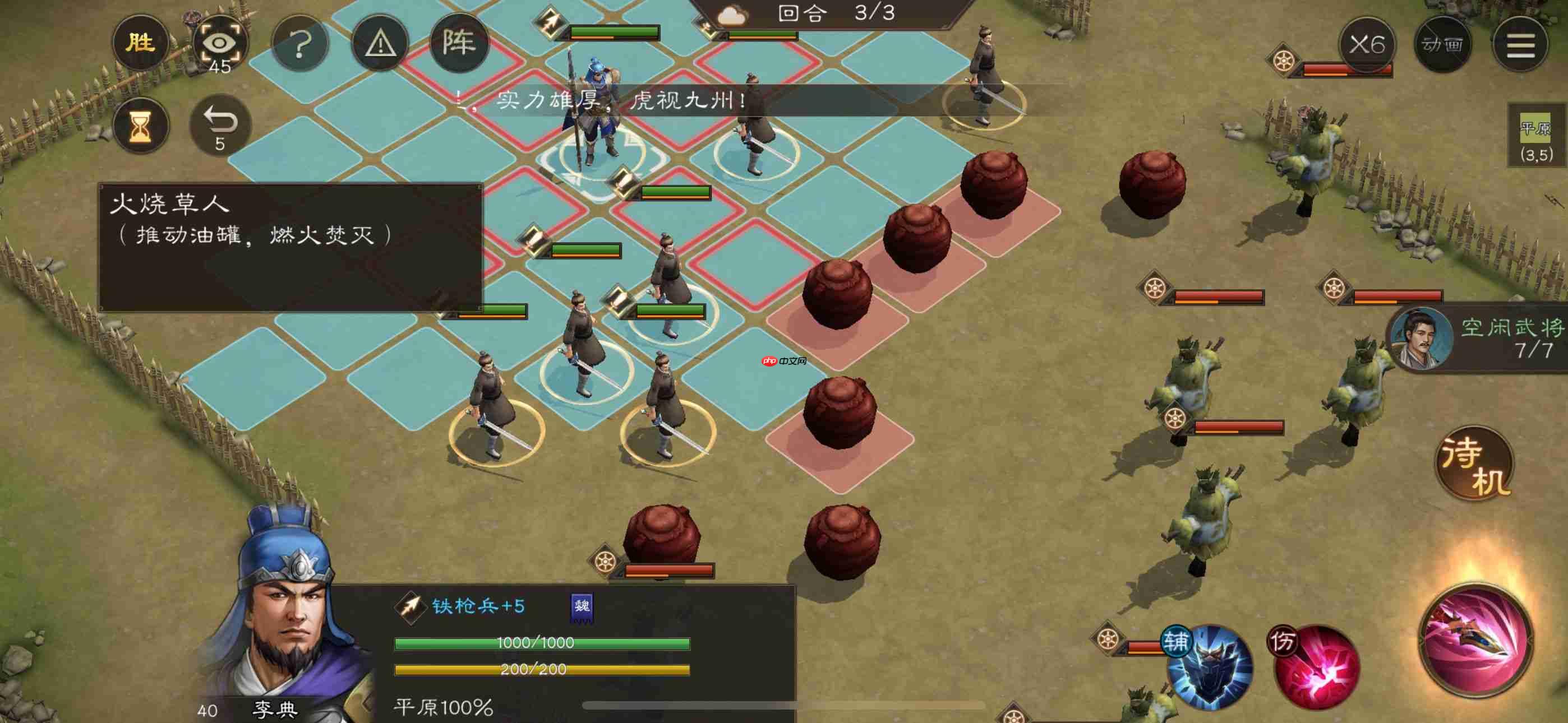Select the 铁枪兵+5 troop type label
Image resolution: width=1568 pixels, height=723 pixels.
[477, 606]
